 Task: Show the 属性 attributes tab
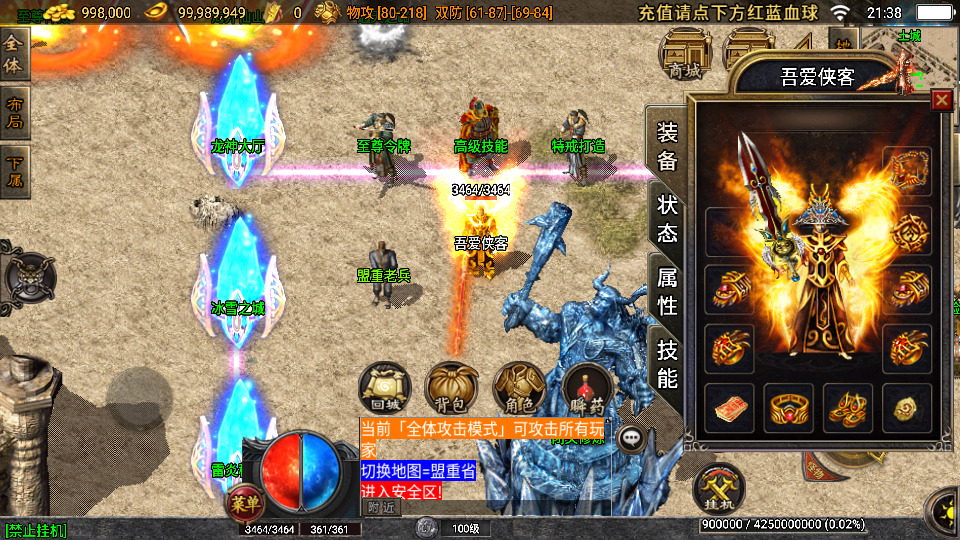coord(667,288)
